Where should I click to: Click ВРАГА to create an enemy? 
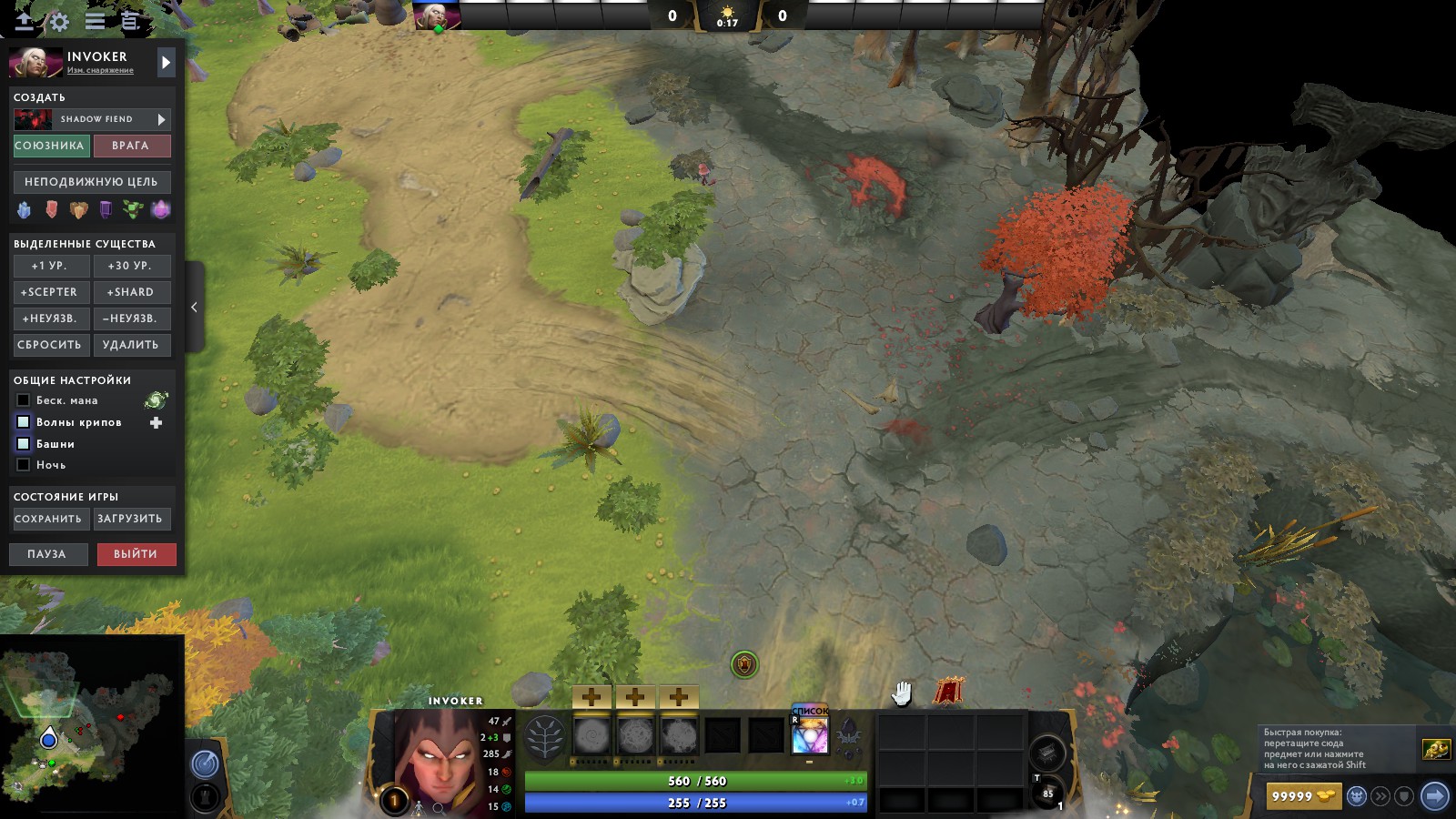click(x=131, y=147)
